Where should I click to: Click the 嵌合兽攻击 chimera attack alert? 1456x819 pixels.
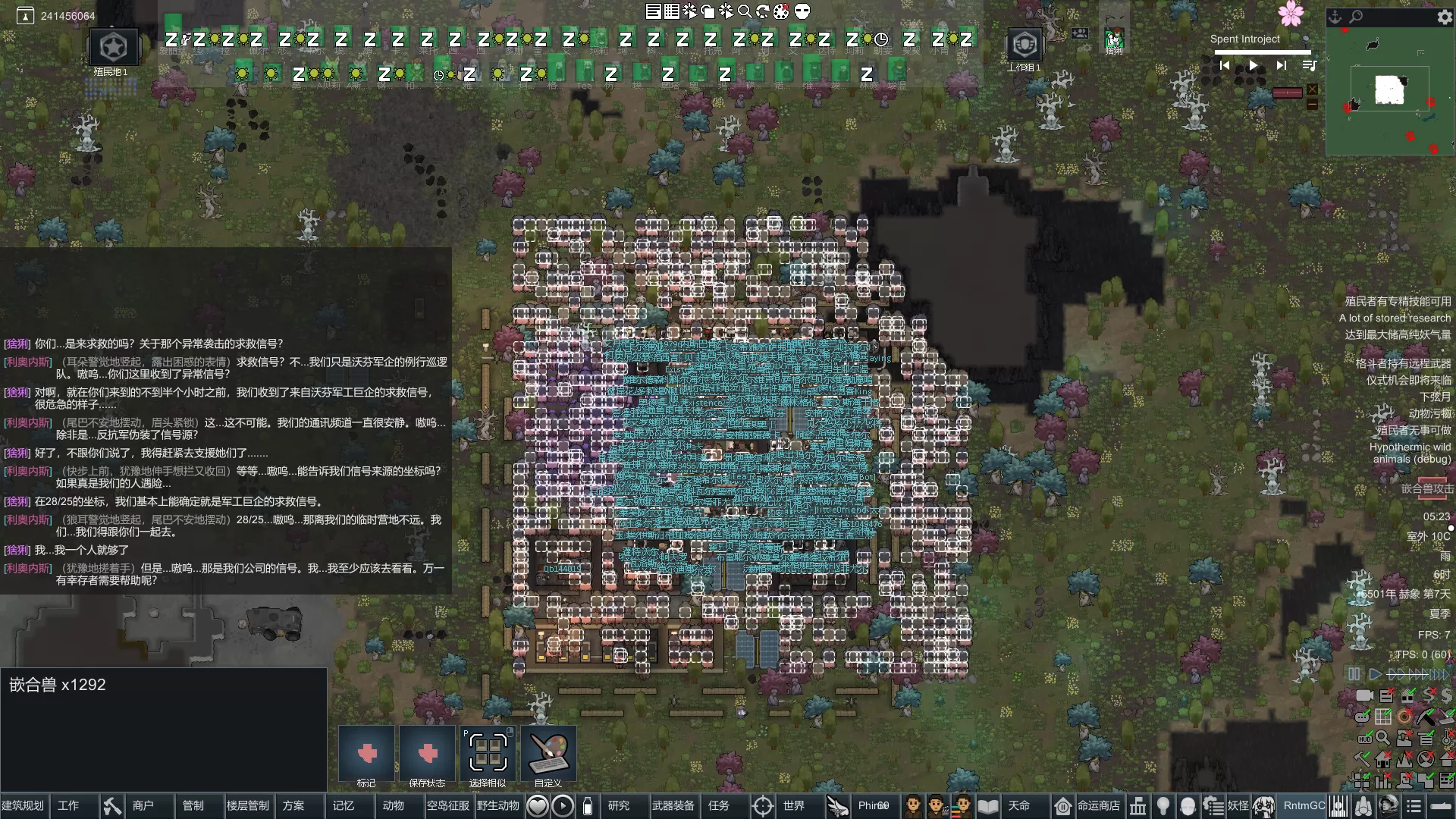pos(1426,489)
